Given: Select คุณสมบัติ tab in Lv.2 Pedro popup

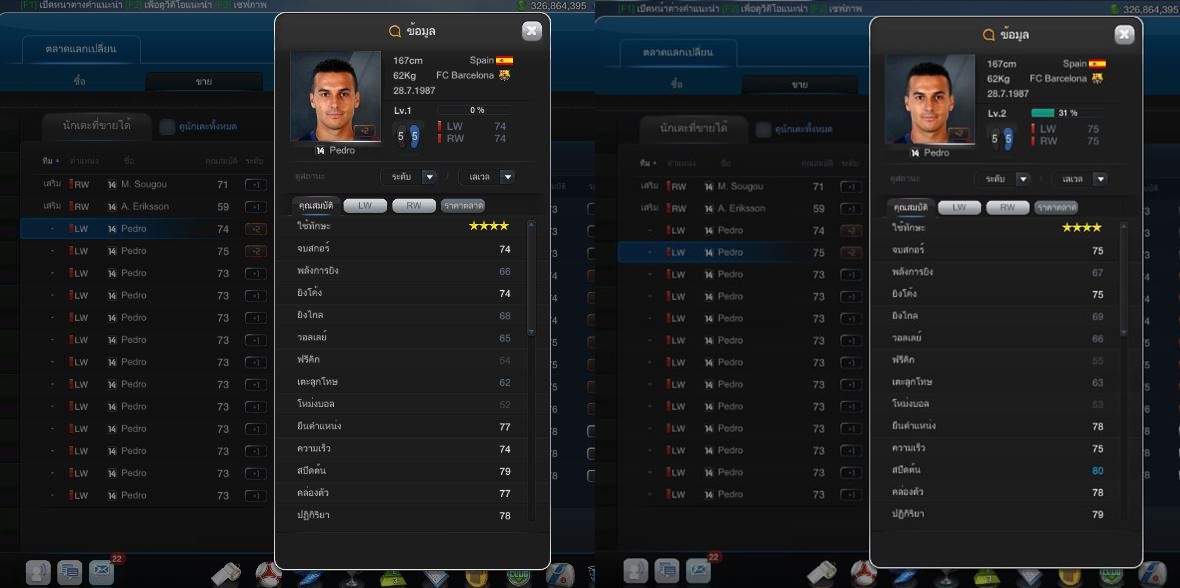Looking at the screenshot, I should [911, 207].
